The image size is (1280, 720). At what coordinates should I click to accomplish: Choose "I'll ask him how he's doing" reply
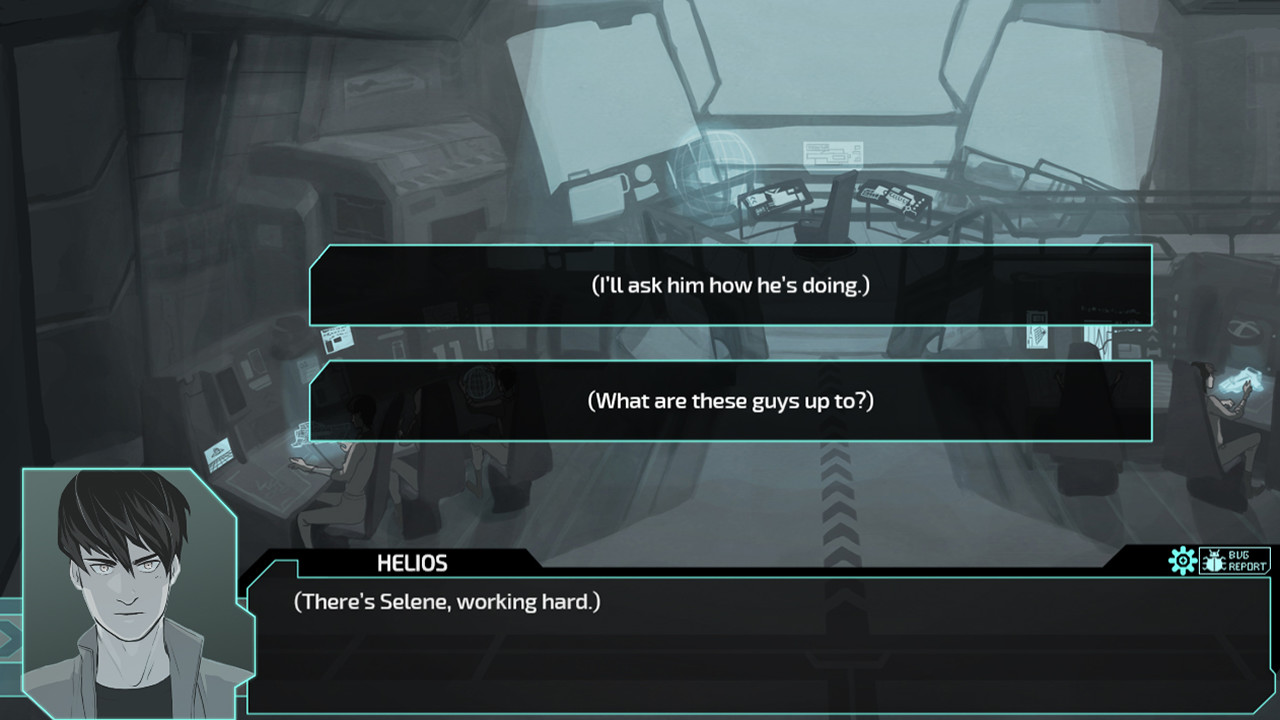(730, 286)
